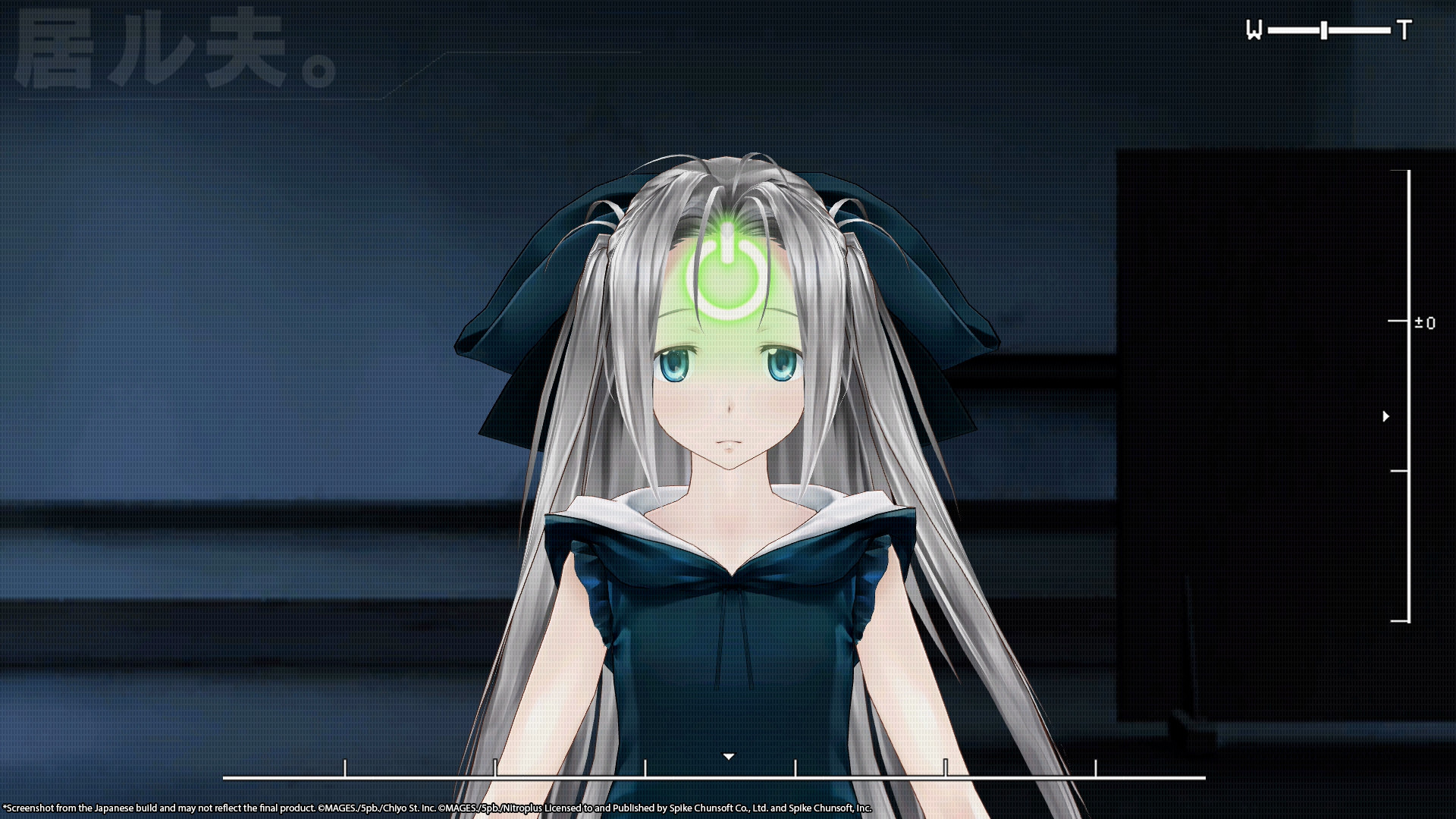Click the ±0 exposure indicator on the right
Viewport: 1456px width, 819px height.
[1425, 323]
